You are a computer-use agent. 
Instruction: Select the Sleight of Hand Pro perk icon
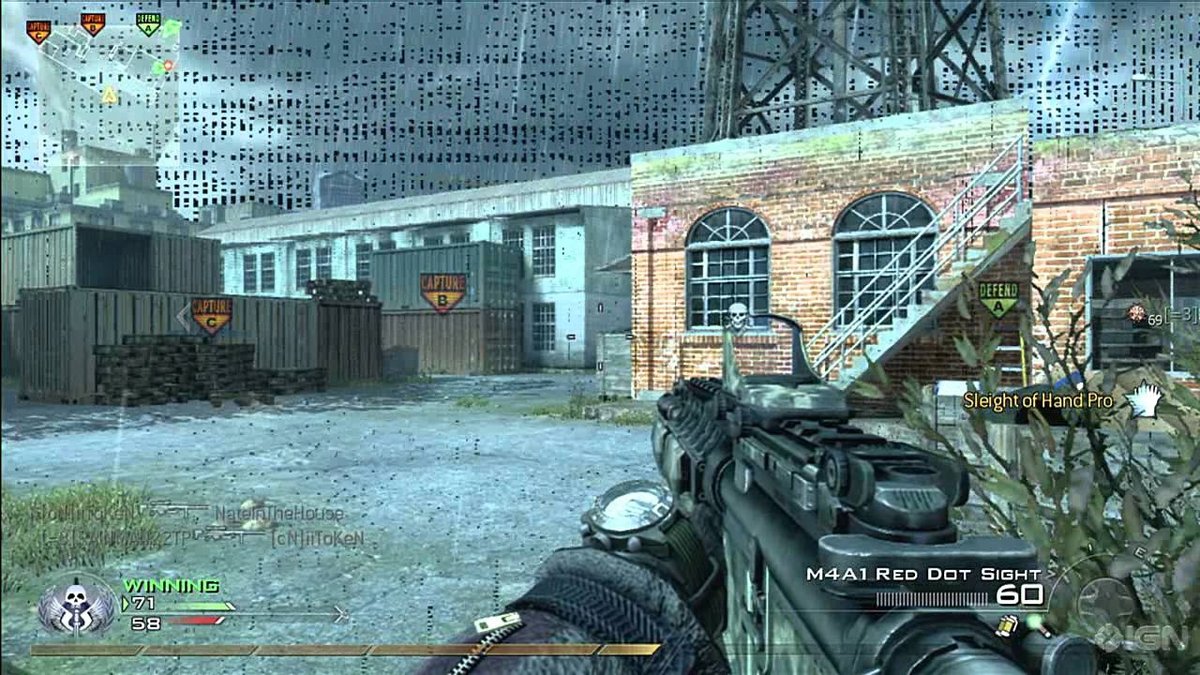(1141, 401)
